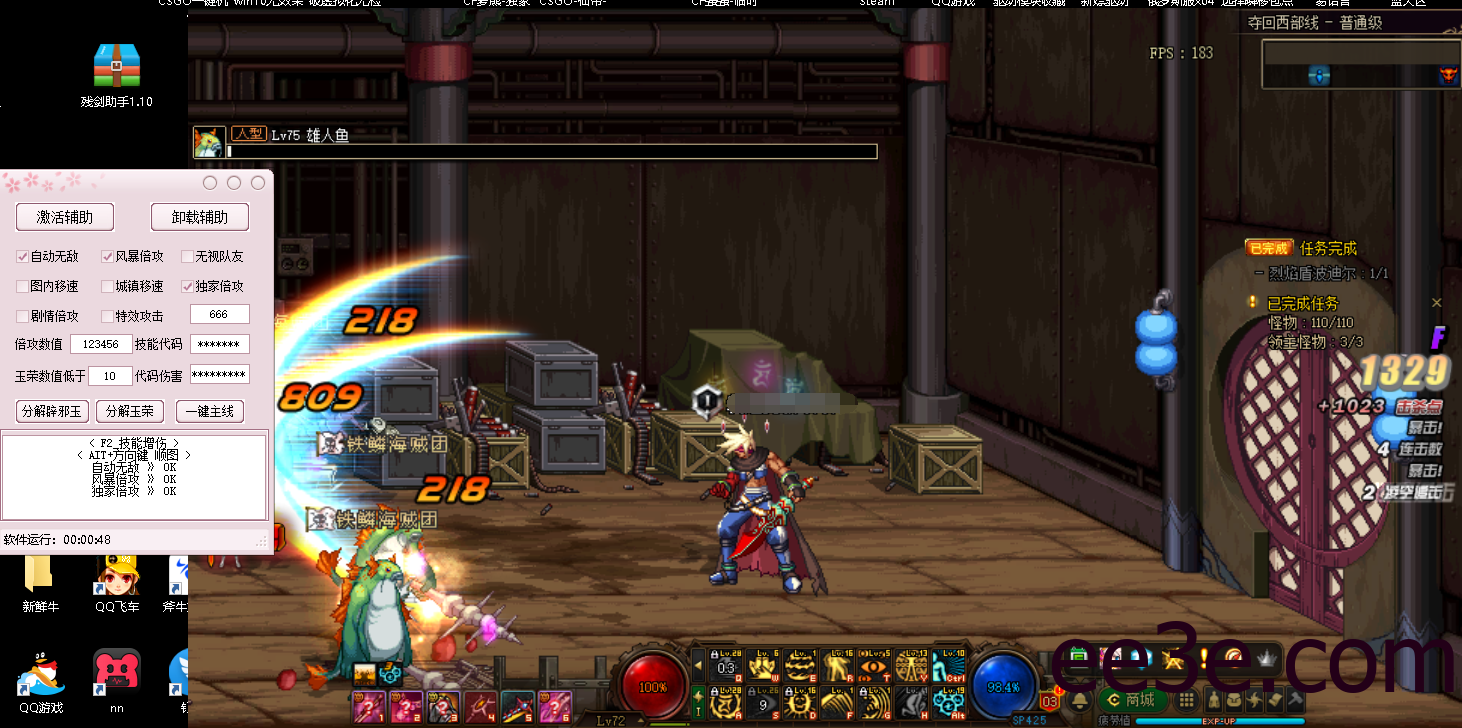Click the boss portrait icon beside 雄人鱼

209,142
